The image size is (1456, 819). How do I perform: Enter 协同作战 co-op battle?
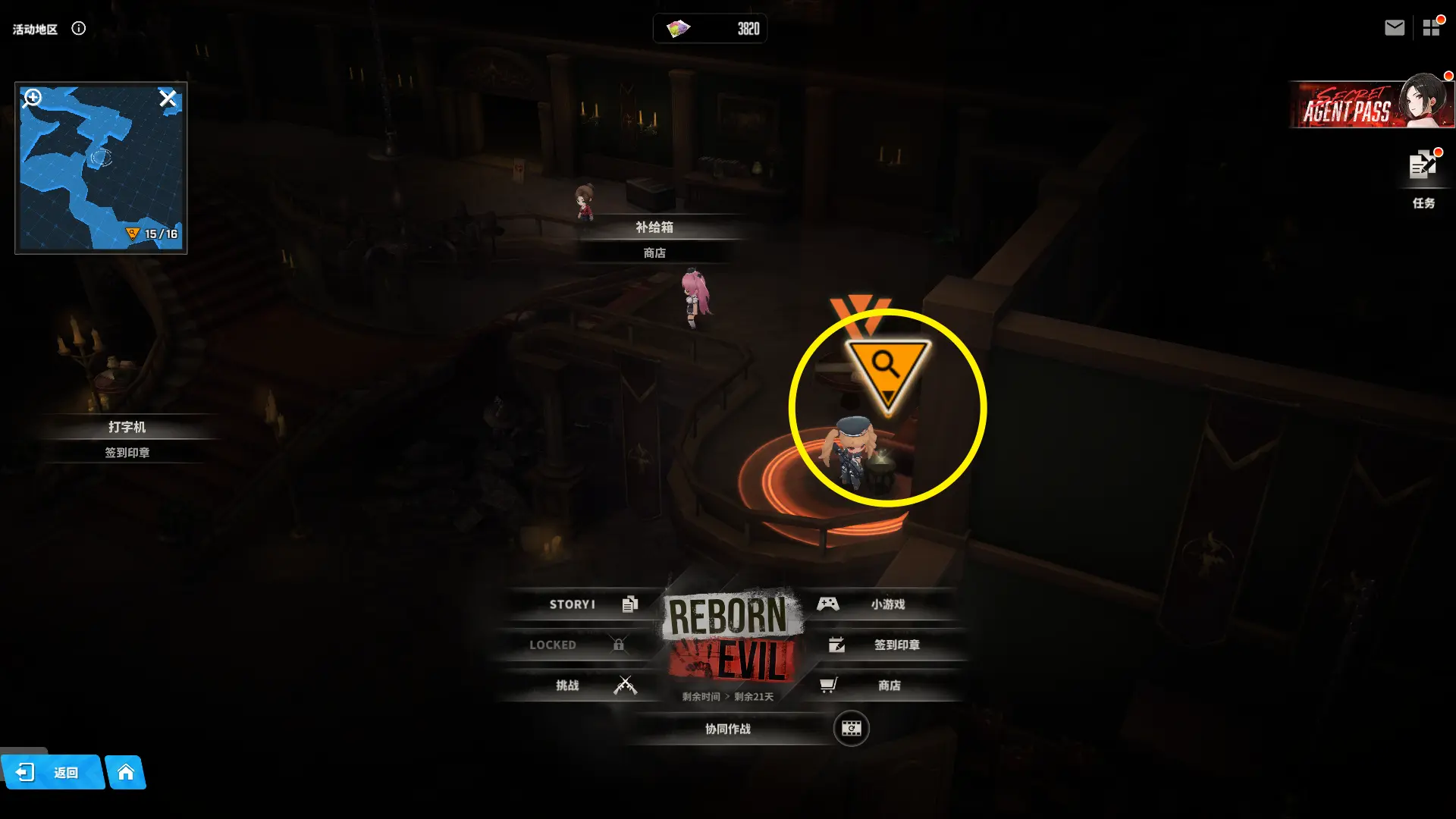(728, 729)
